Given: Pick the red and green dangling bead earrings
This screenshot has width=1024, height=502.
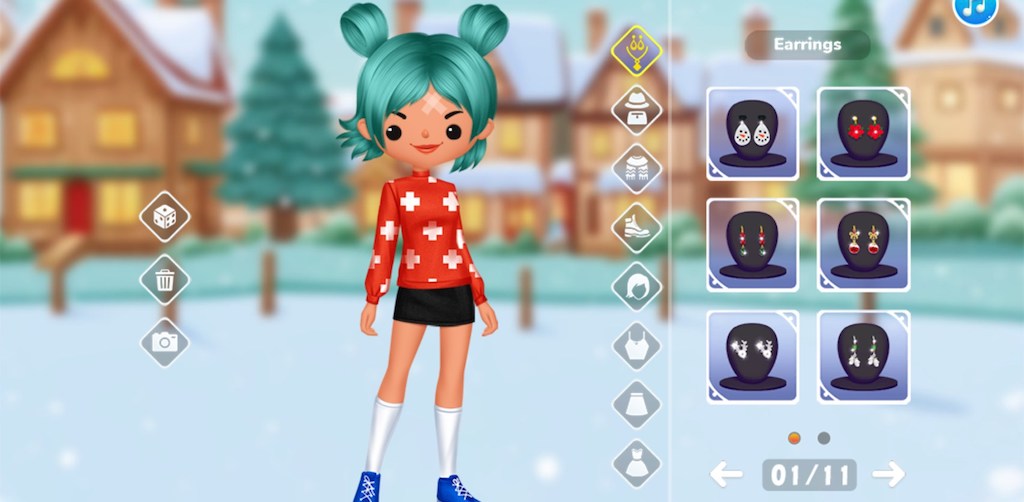Looking at the screenshot, I should point(753,244).
